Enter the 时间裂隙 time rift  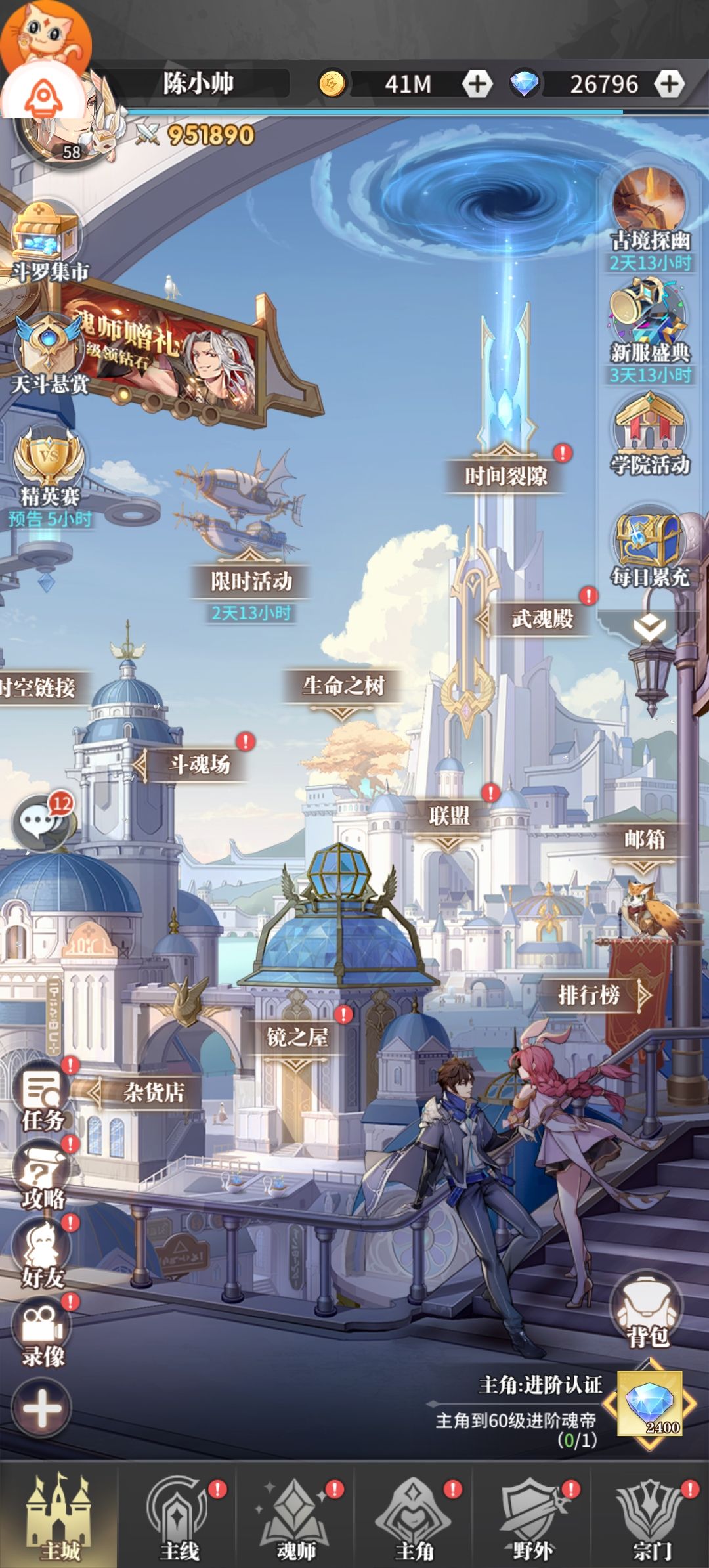coord(505,475)
